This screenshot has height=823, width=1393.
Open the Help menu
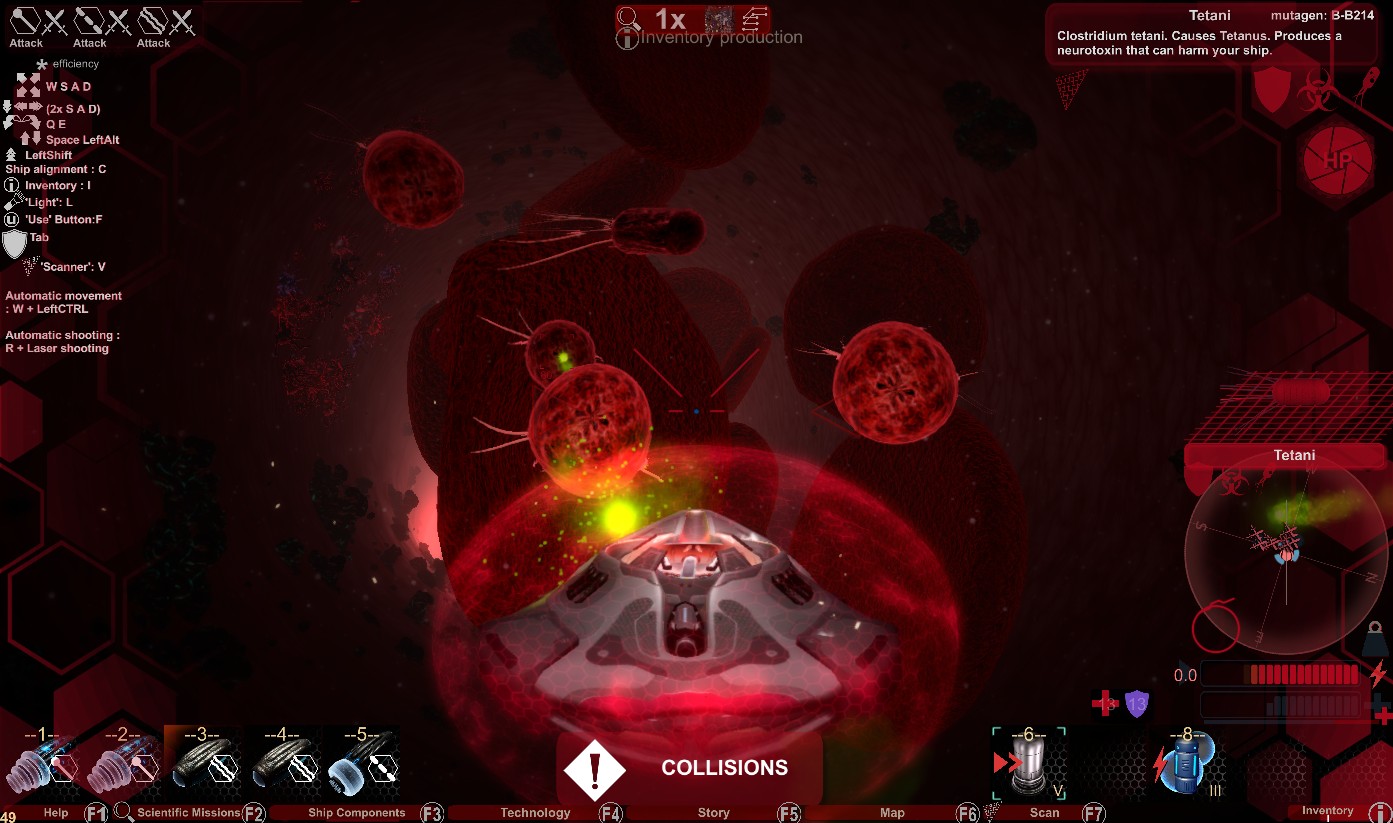(x=56, y=812)
